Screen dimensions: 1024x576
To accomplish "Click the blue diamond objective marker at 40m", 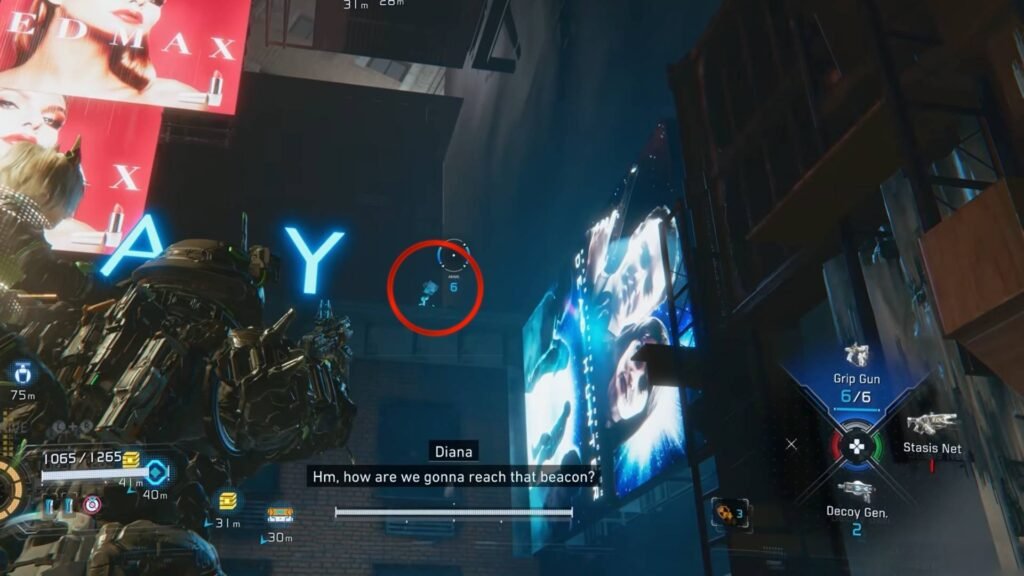I will pos(155,472).
